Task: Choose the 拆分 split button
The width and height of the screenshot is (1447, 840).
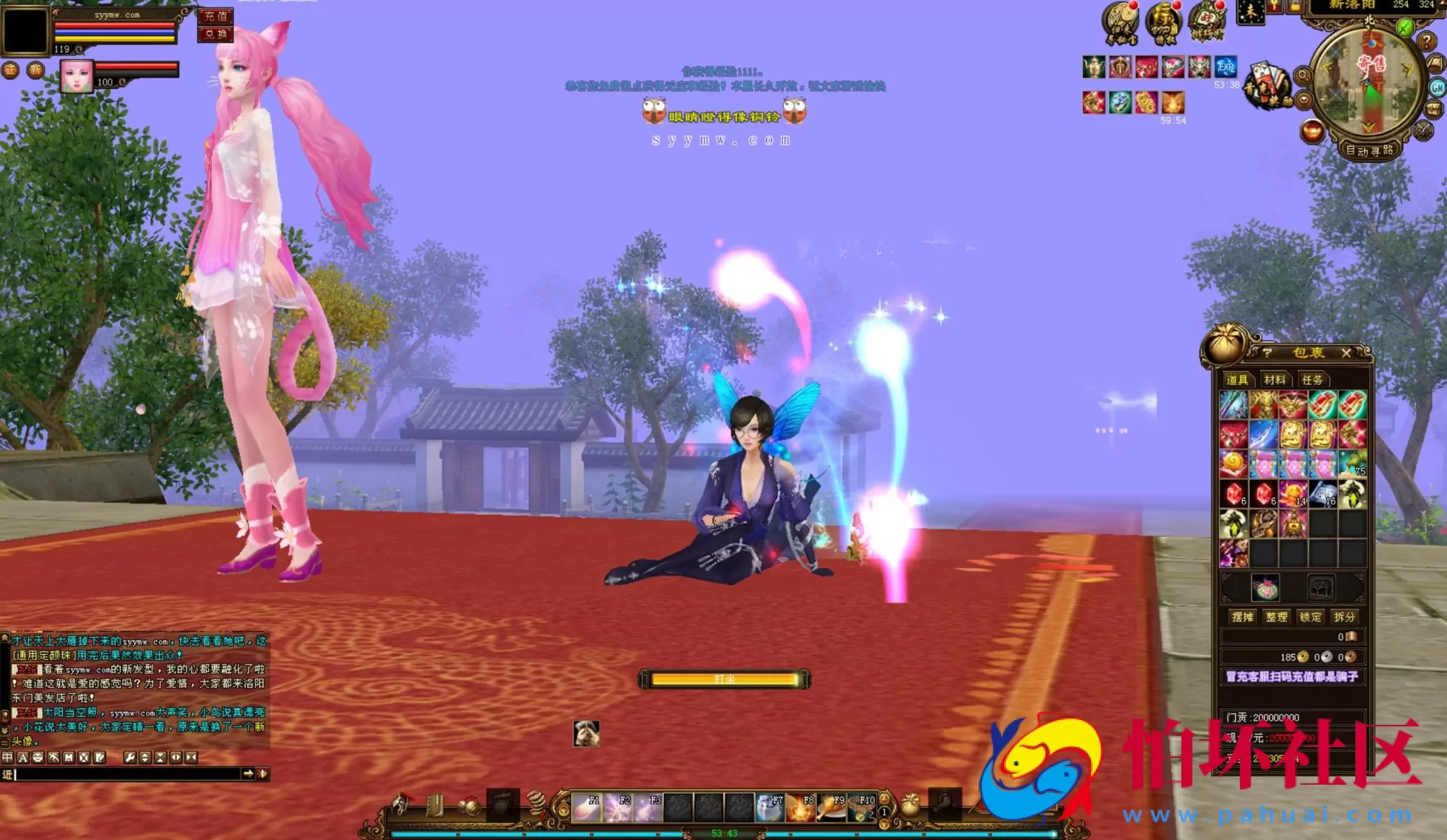Action: click(x=1344, y=617)
